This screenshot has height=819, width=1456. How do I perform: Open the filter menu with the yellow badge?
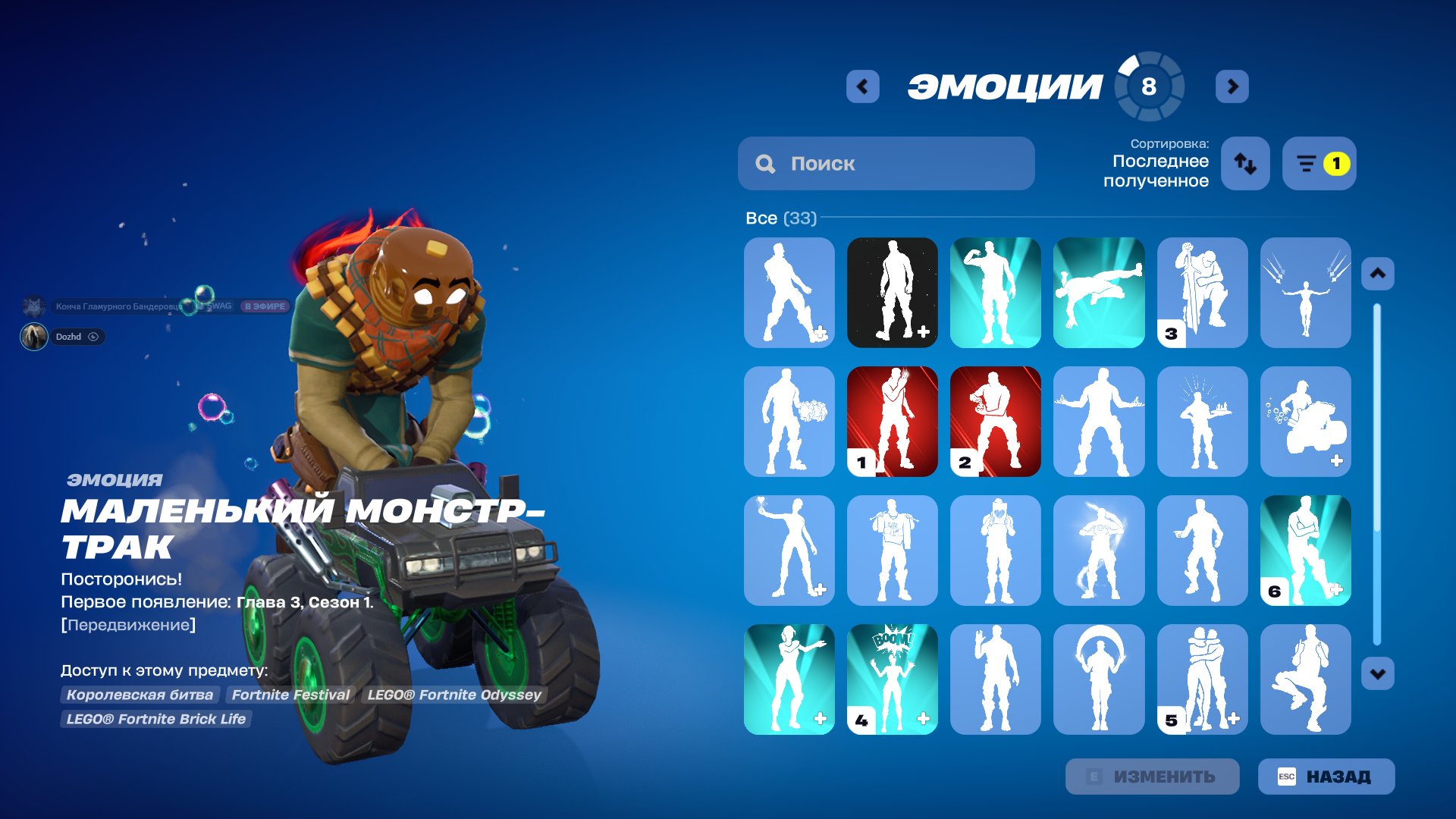pyautogui.click(x=1319, y=163)
